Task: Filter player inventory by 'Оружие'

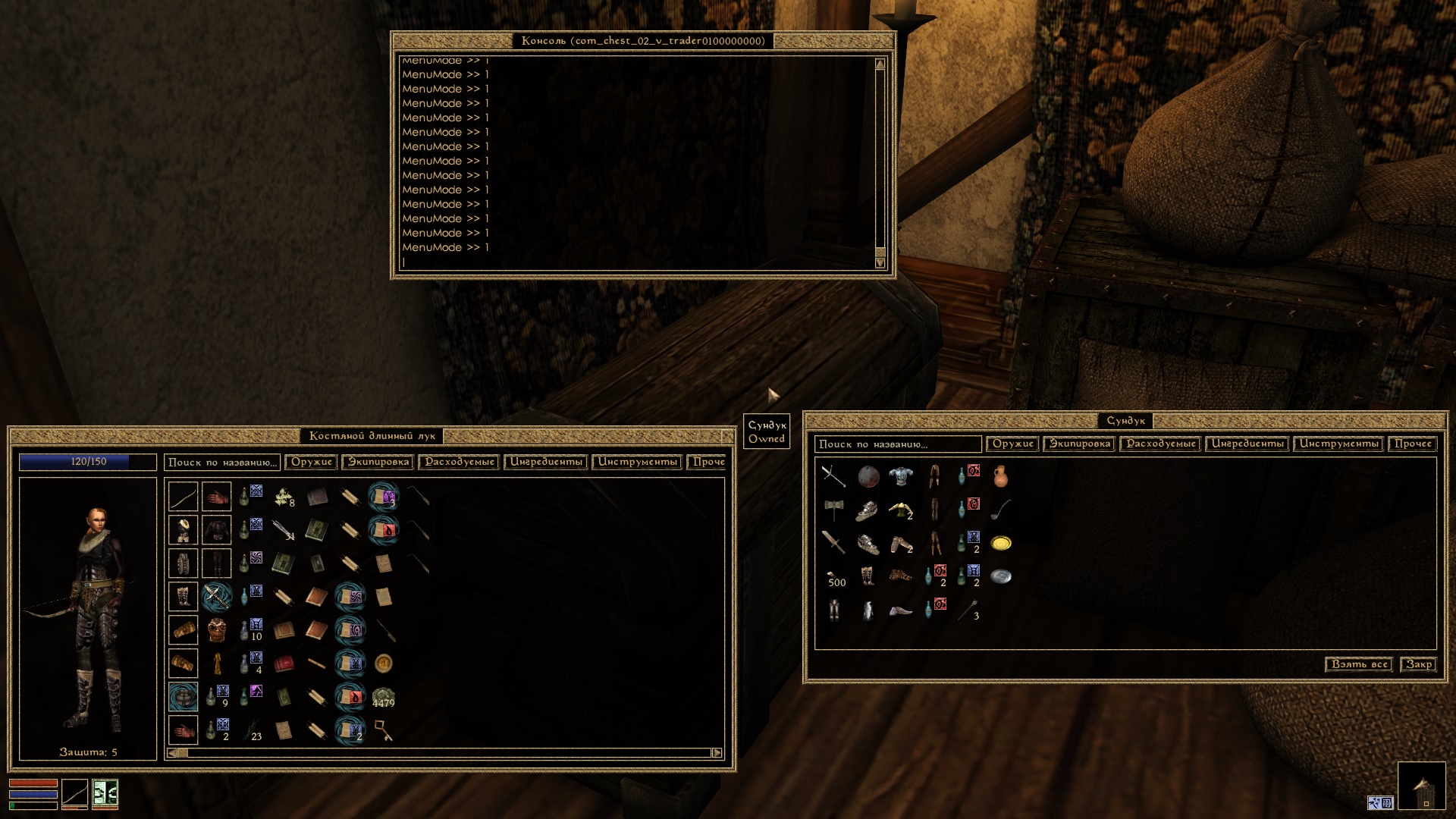Action: tap(312, 462)
